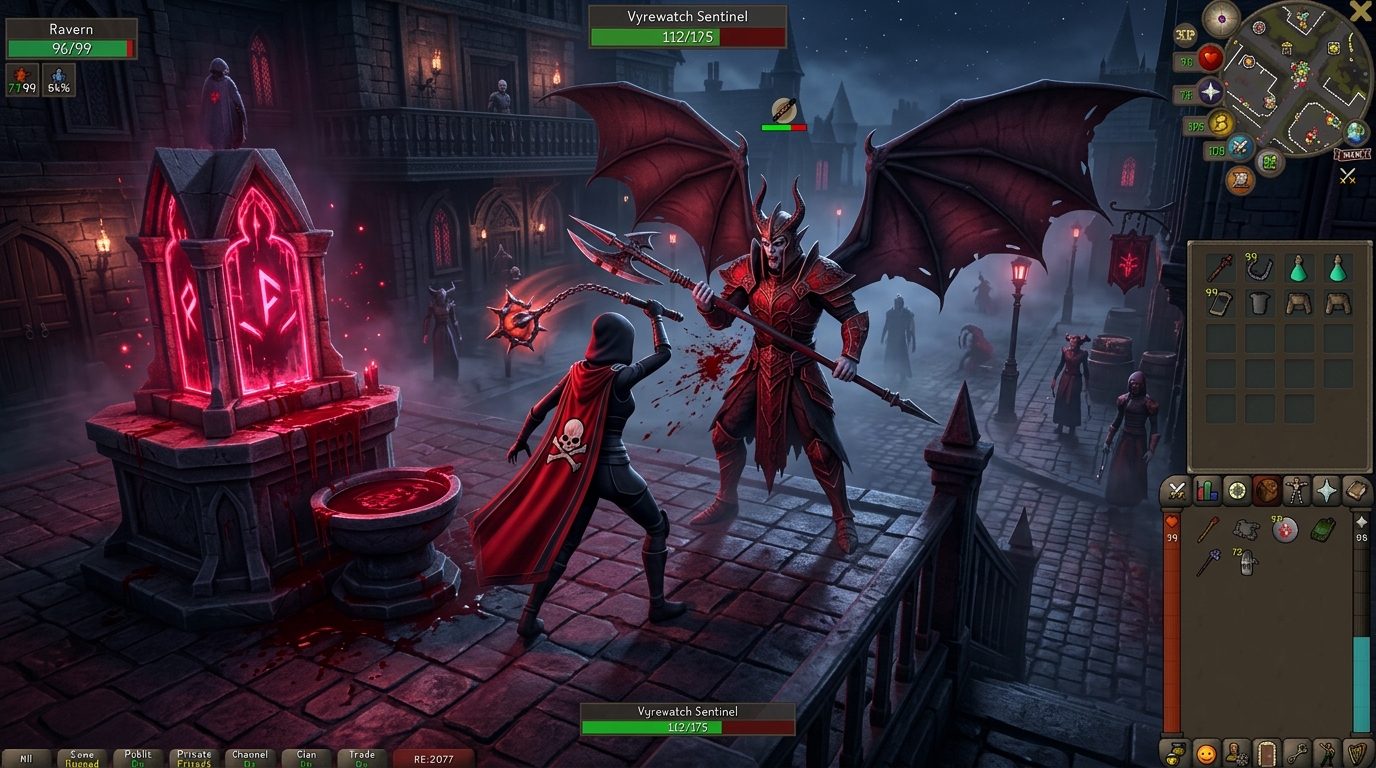Show the worn equipment tab

coord(1297,491)
